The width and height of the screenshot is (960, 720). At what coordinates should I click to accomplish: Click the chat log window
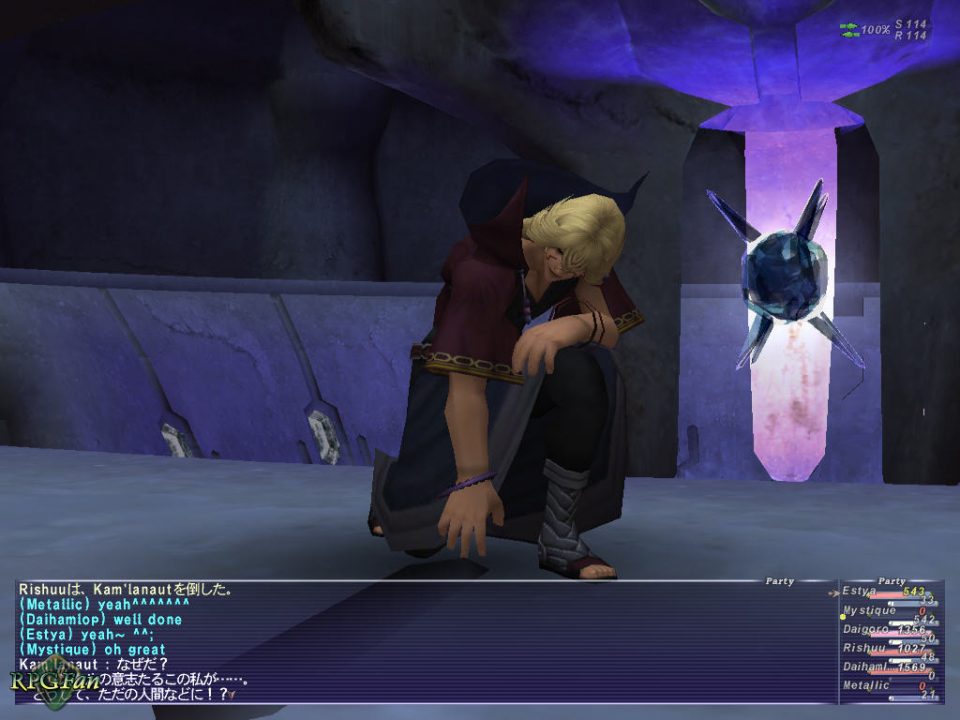(420, 640)
